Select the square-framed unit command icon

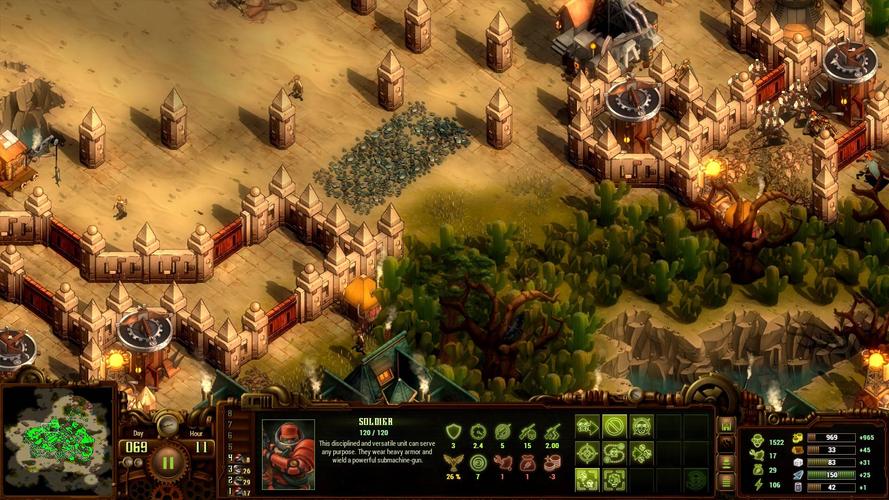point(614,479)
